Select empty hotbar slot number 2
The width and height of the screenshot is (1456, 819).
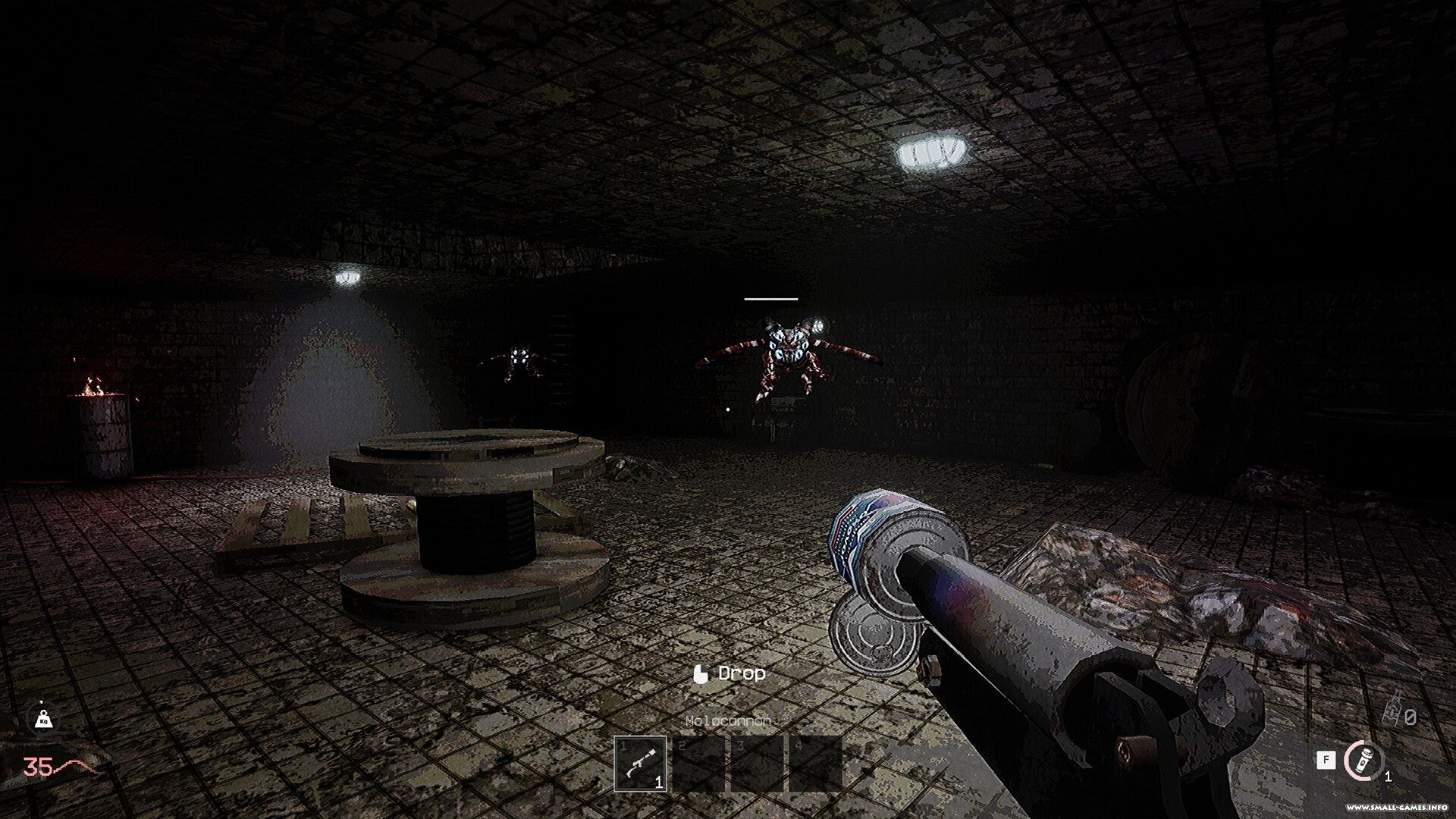[698, 764]
